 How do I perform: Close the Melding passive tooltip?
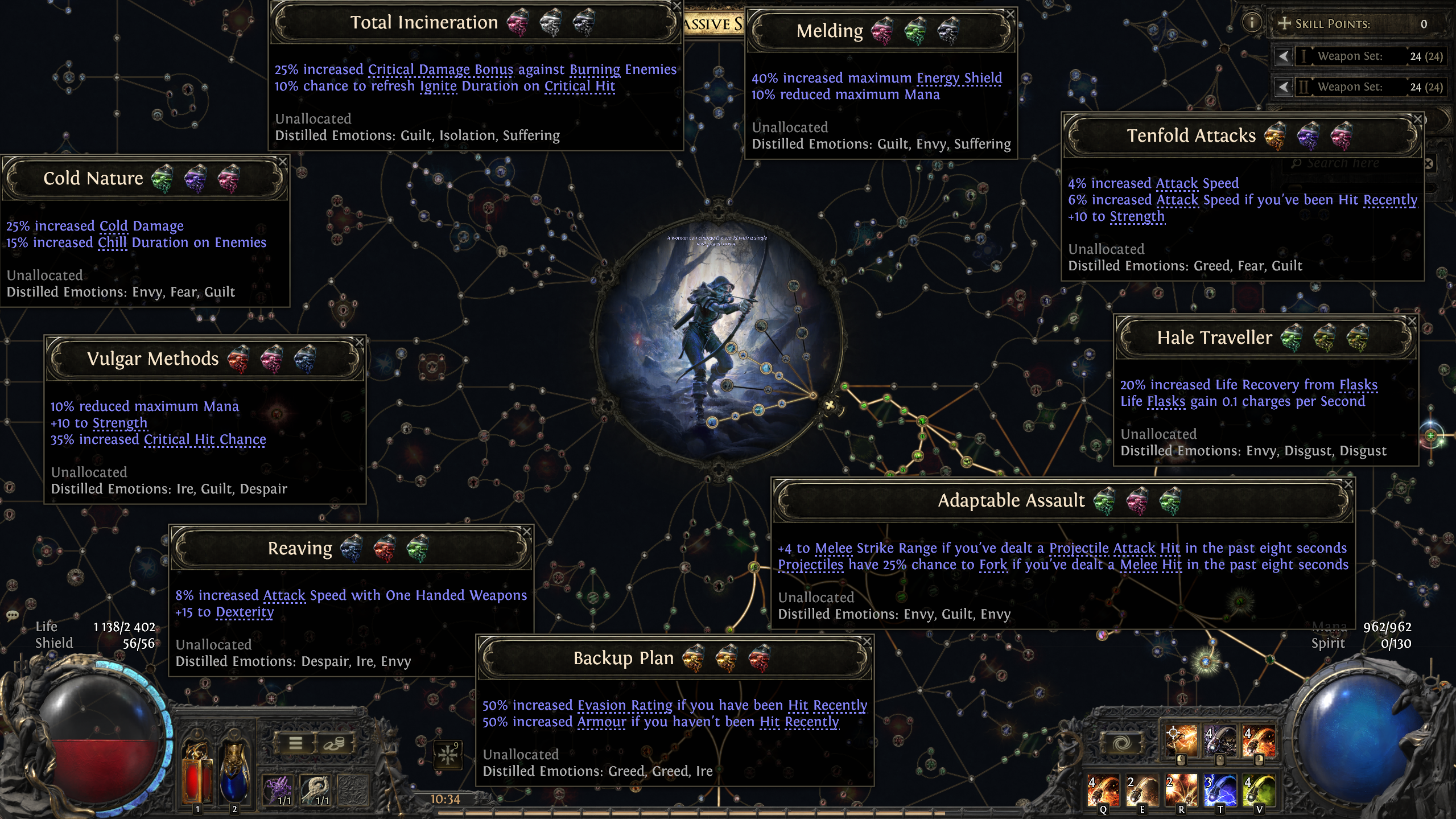(1010, 14)
